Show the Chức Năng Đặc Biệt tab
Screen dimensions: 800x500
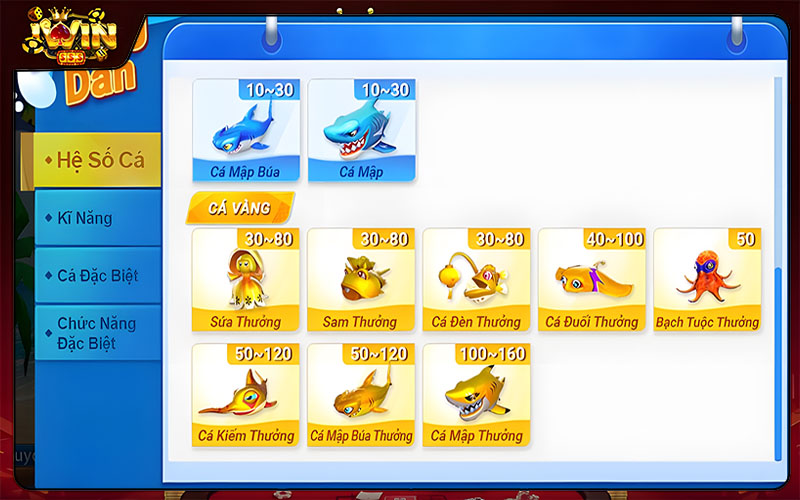97,333
